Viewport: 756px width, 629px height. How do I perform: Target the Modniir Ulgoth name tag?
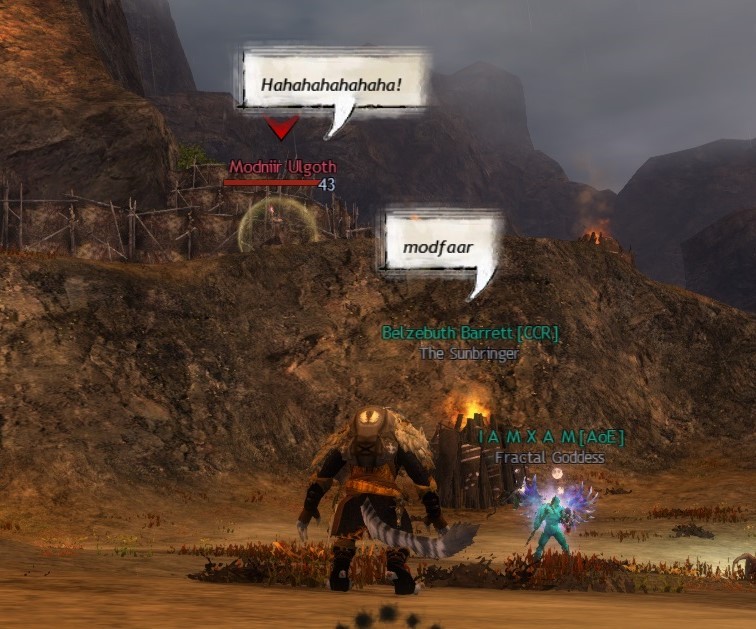(x=283, y=167)
